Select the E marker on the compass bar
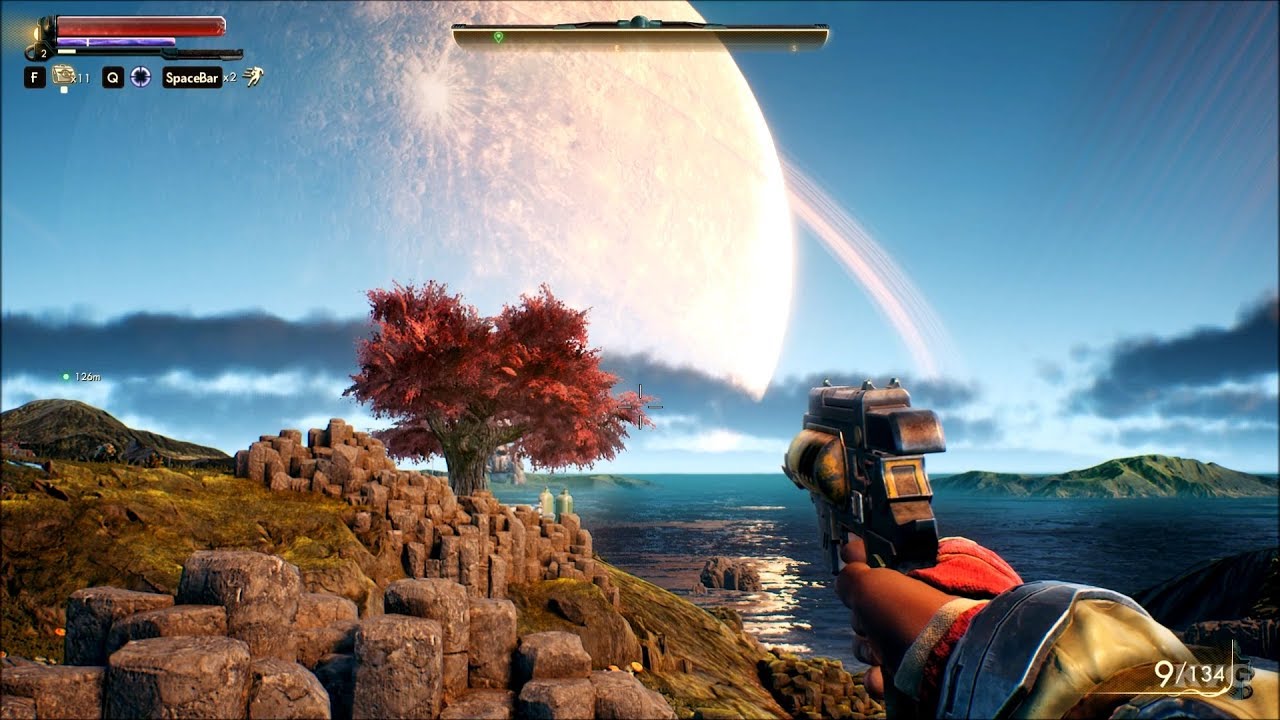The image size is (1280, 720). coord(616,48)
